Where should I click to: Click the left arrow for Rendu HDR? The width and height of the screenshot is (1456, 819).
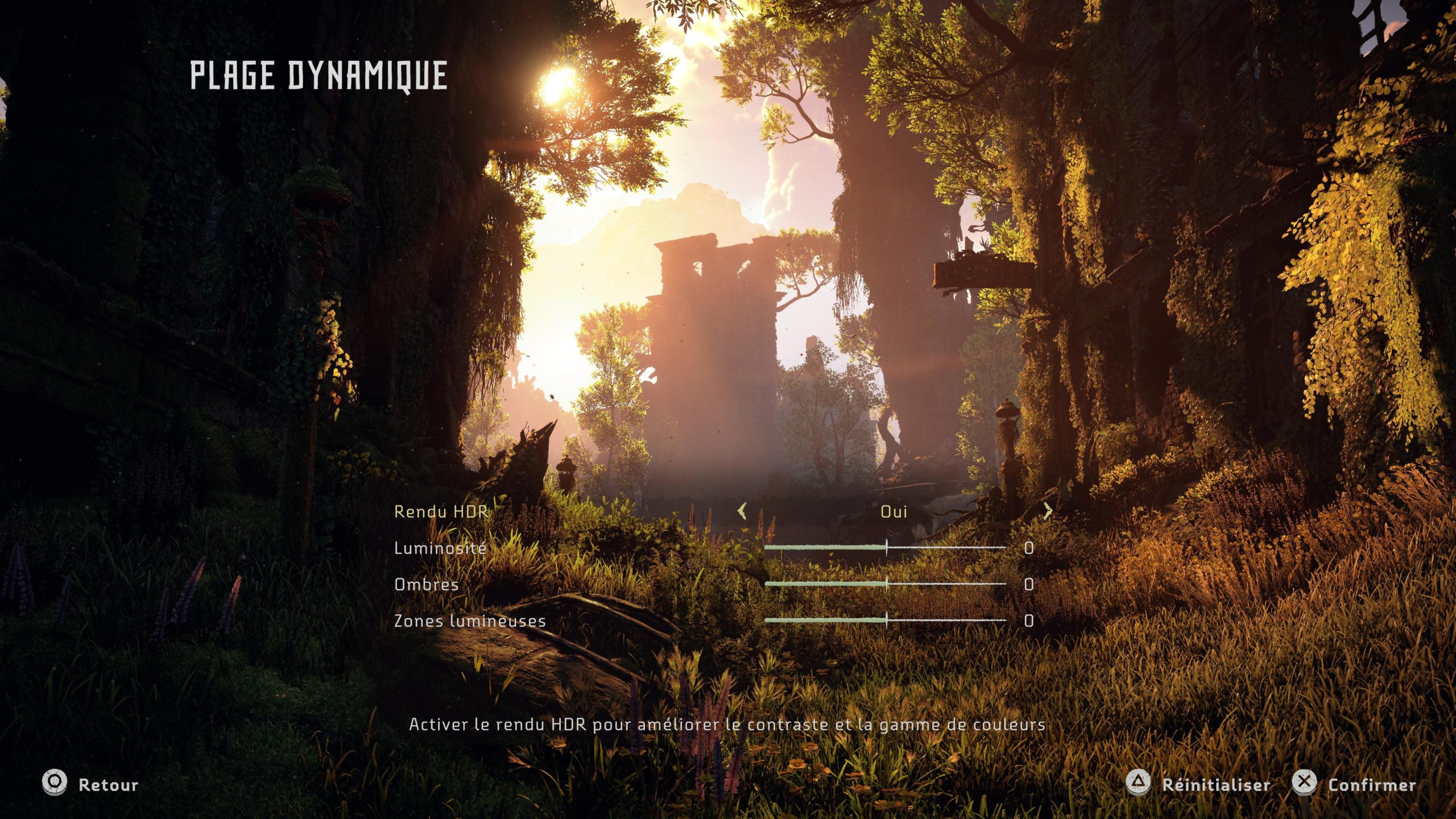[742, 511]
